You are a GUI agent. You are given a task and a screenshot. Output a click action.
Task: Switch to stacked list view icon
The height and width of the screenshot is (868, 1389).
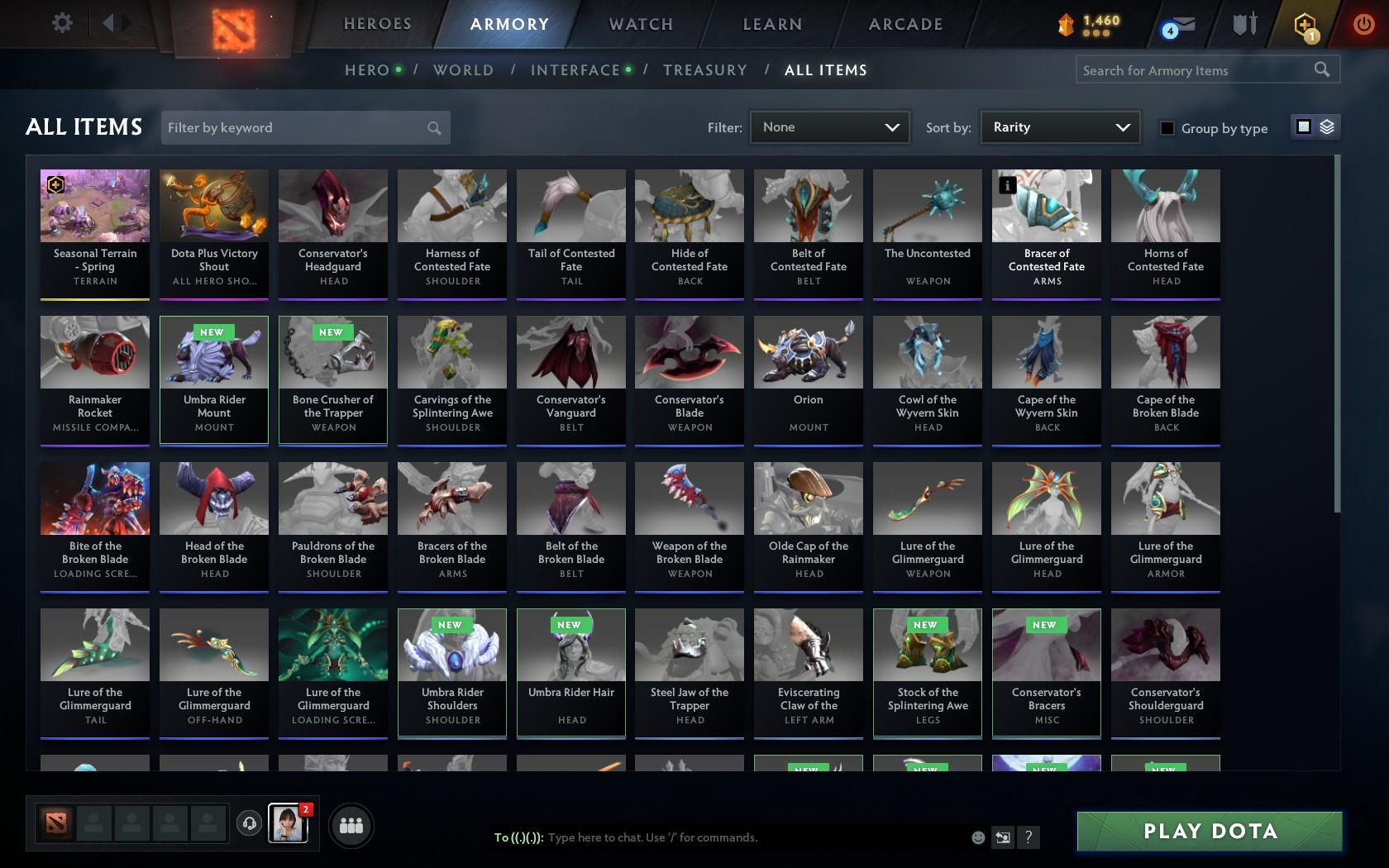coord(1325,127)
